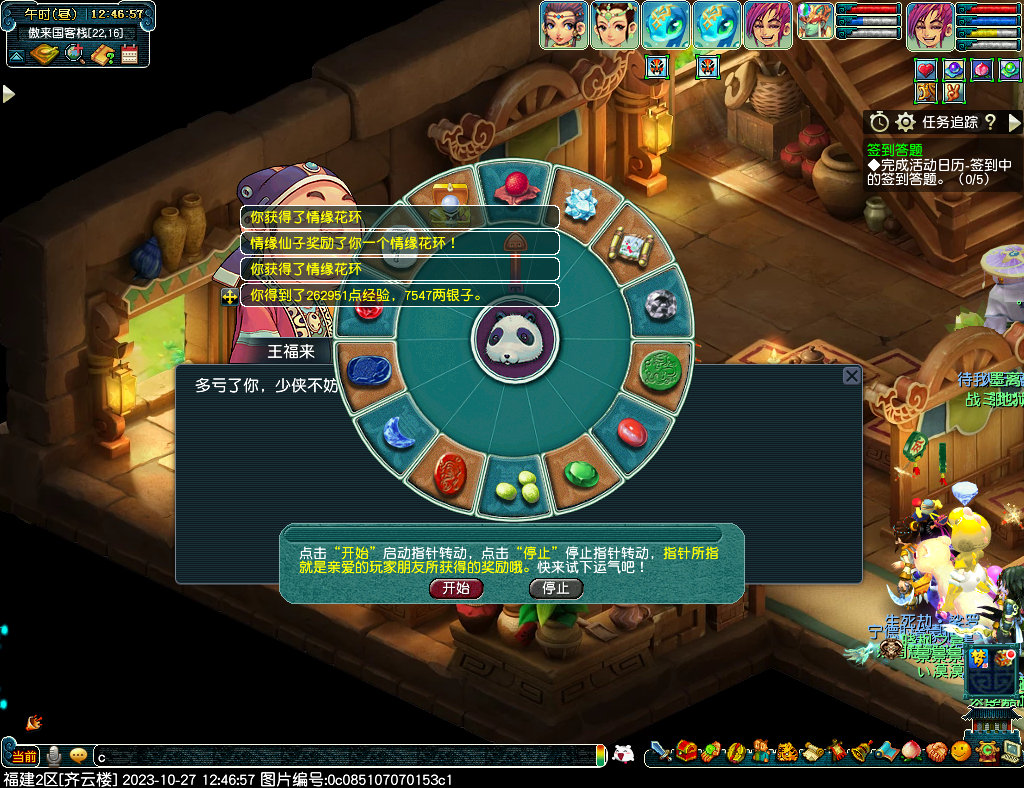Open the peach icon in bottom toolbar

click(x=911, y=751)
